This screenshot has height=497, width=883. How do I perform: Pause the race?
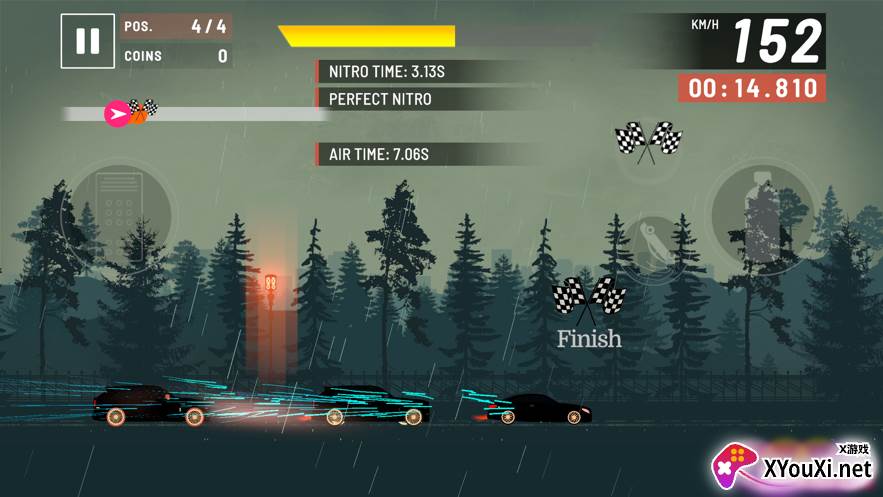(x=88, y=41)
